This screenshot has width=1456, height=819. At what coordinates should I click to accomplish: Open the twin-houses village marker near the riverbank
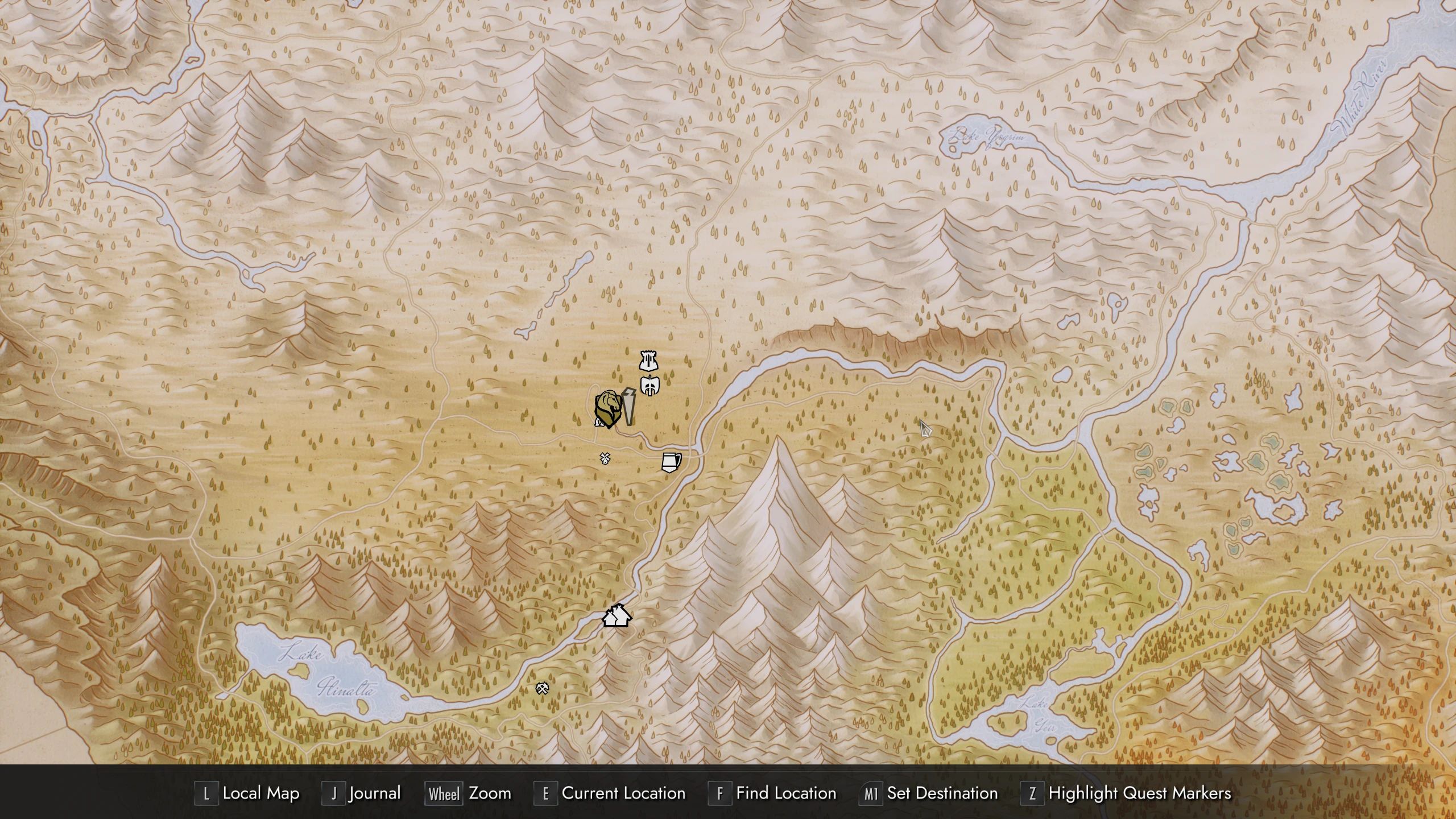tap(616, 615)
